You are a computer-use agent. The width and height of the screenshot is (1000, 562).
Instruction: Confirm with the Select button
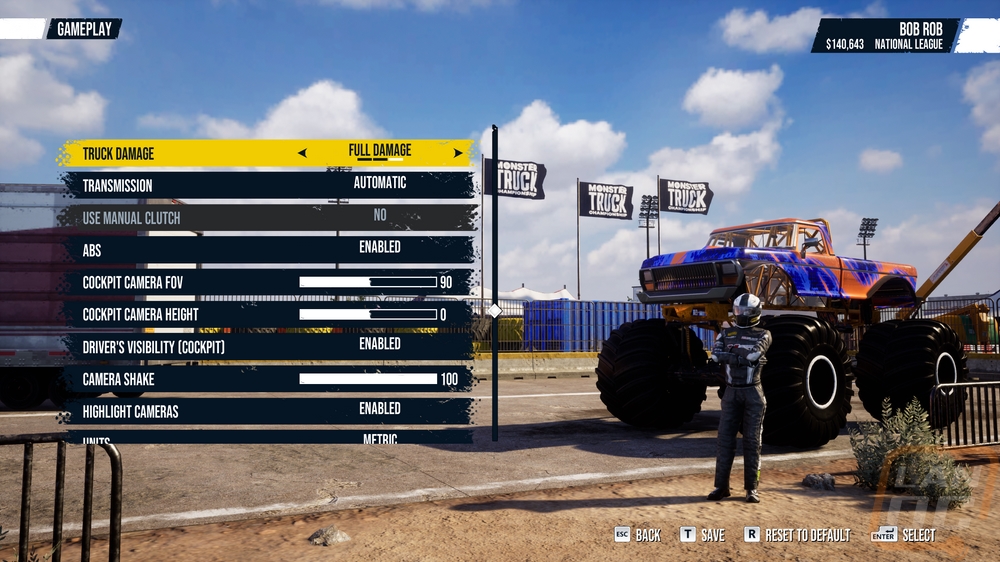(905, 535)
